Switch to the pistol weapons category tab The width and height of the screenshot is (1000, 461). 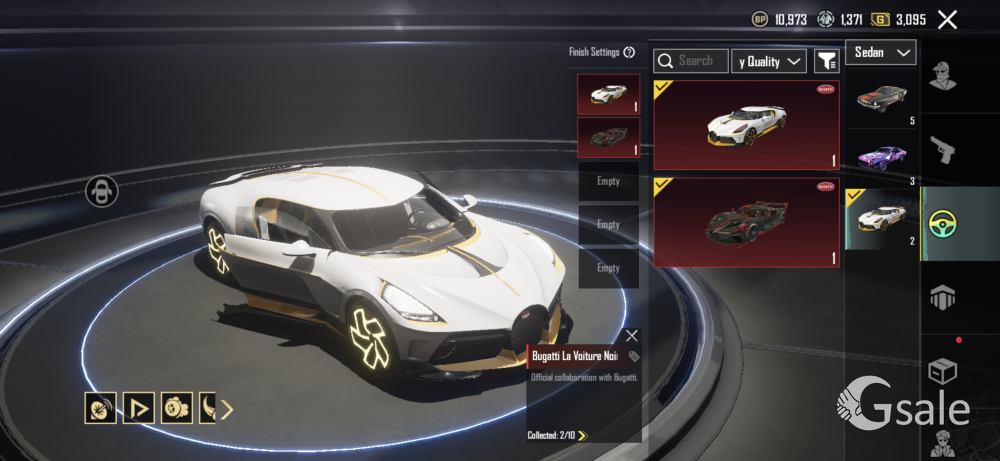click(x=944, y=150)
